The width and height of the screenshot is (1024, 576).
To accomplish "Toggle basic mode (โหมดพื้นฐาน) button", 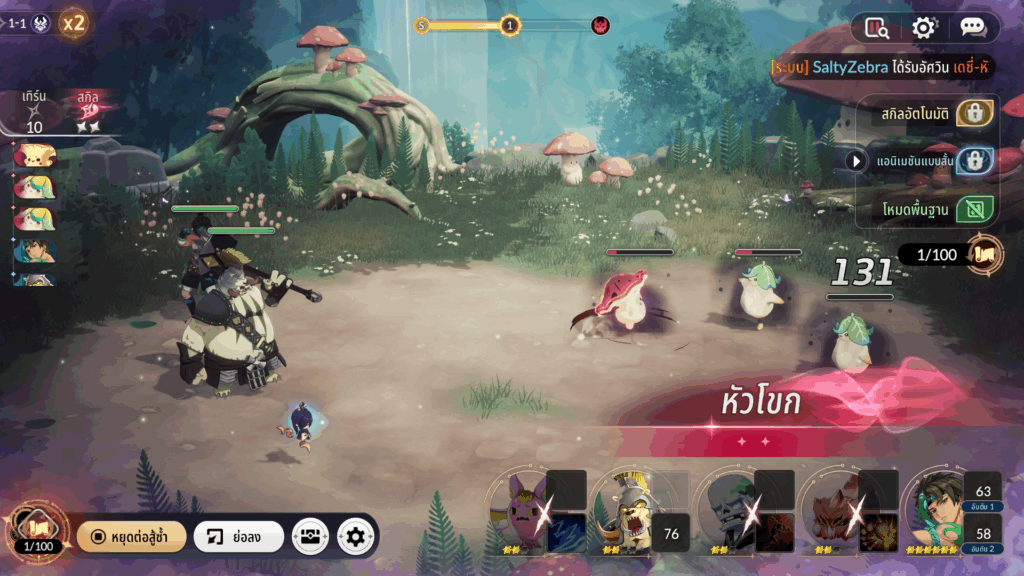I will pyautogui.click(x=974, y=208).
